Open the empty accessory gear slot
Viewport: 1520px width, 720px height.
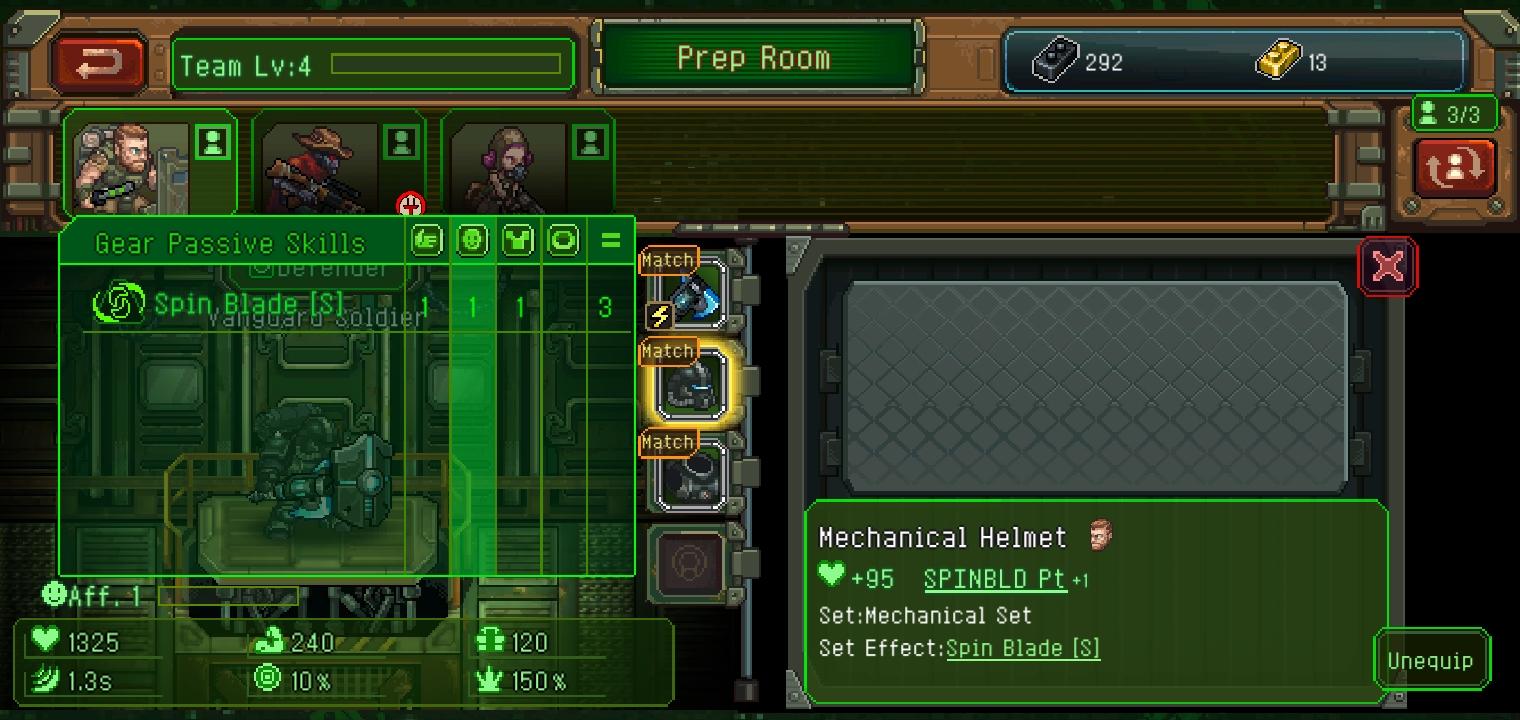click(691, 565)
